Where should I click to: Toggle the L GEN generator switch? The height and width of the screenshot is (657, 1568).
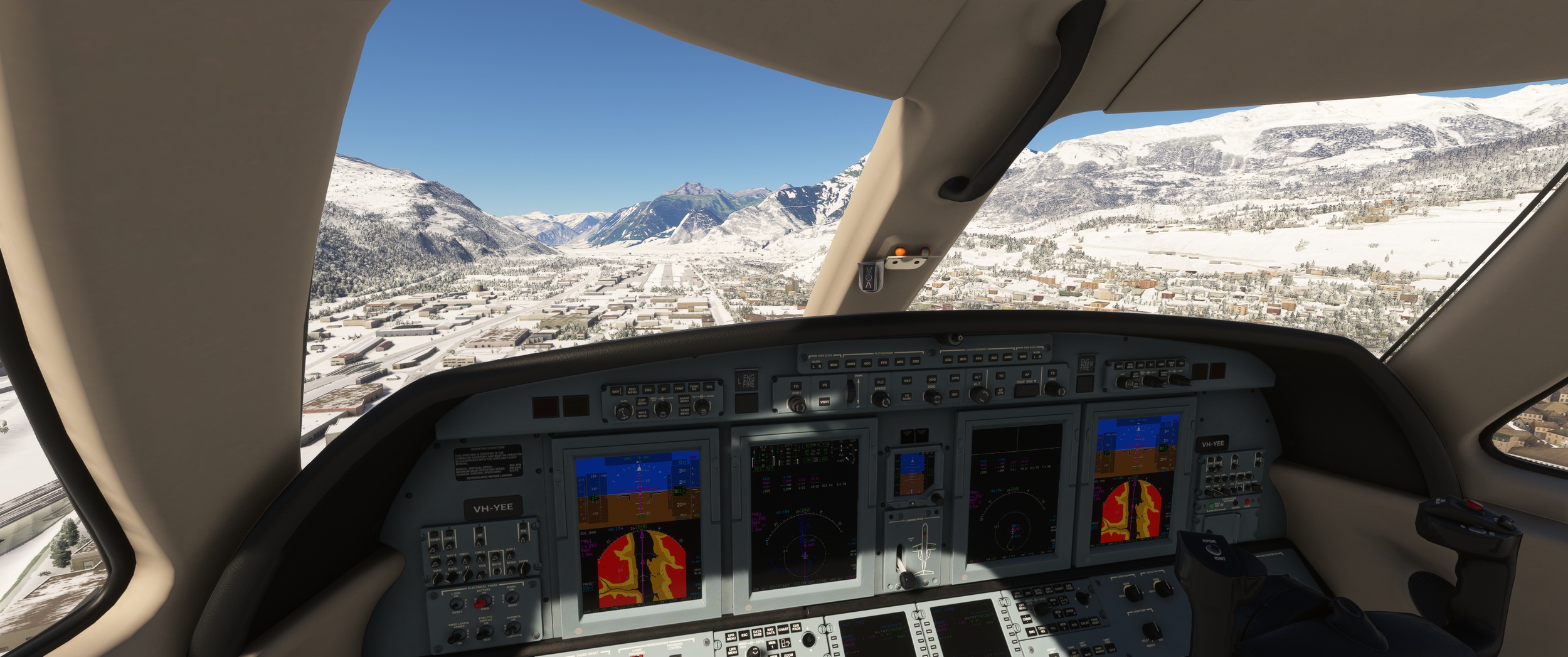(457, 604)
